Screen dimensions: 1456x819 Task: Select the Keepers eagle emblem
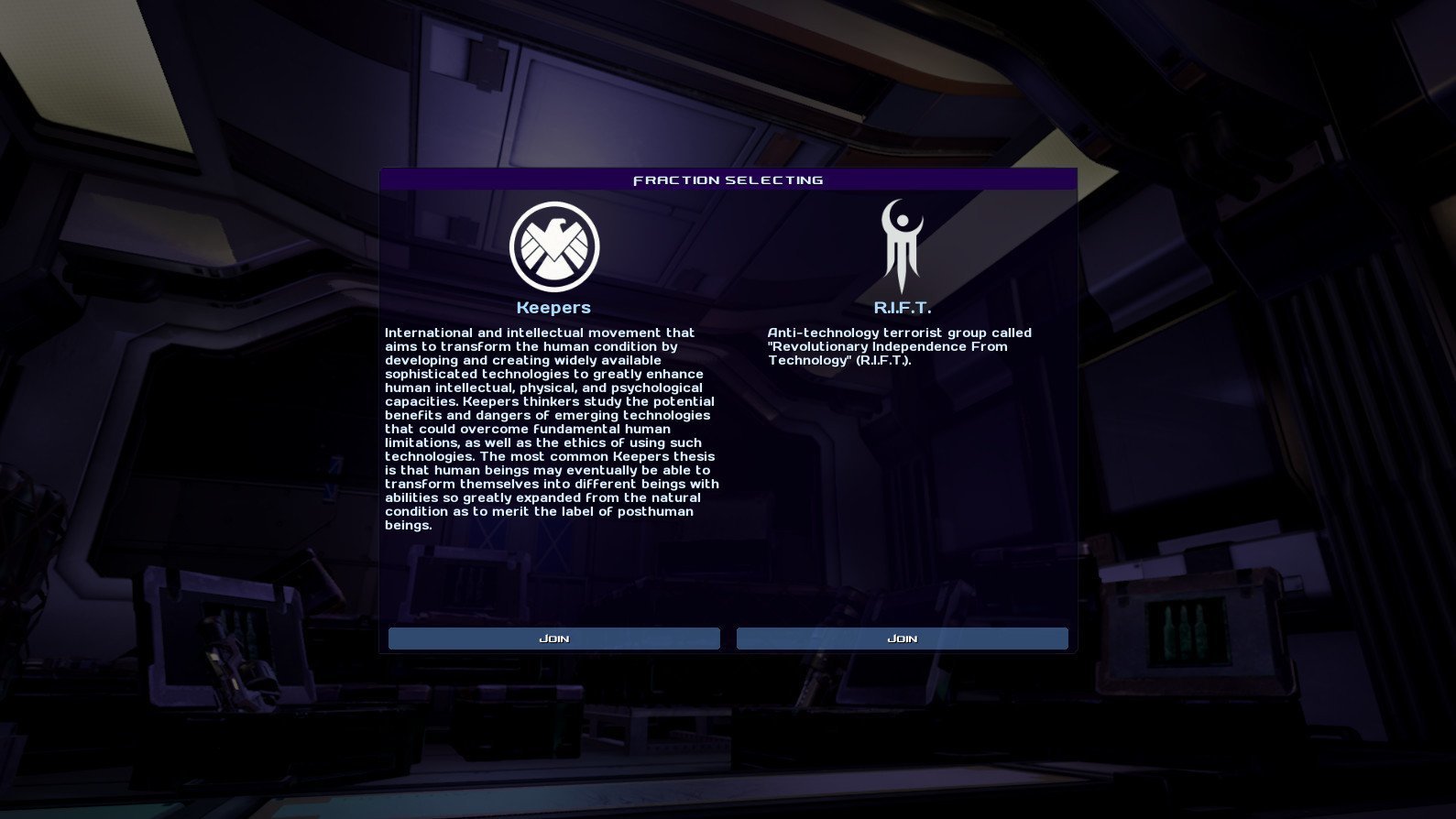tap(553, 247)
